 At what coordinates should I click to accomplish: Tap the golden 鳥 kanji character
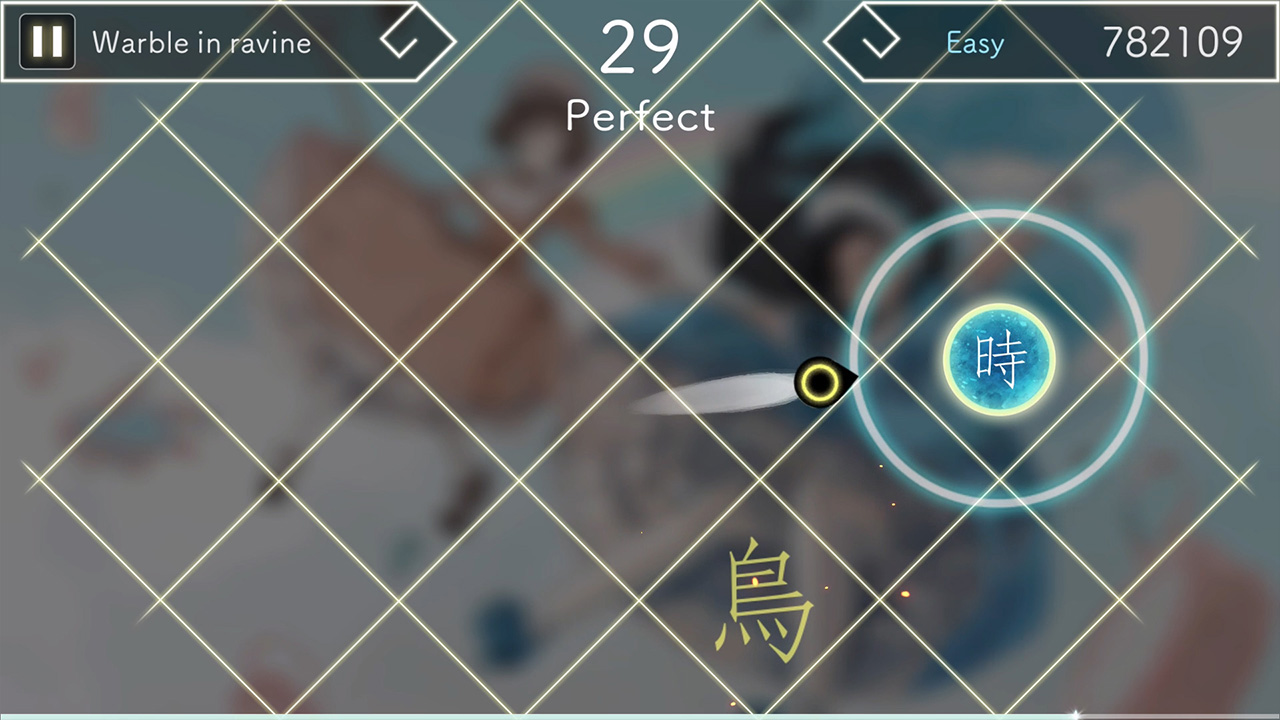tap(760, 600)
